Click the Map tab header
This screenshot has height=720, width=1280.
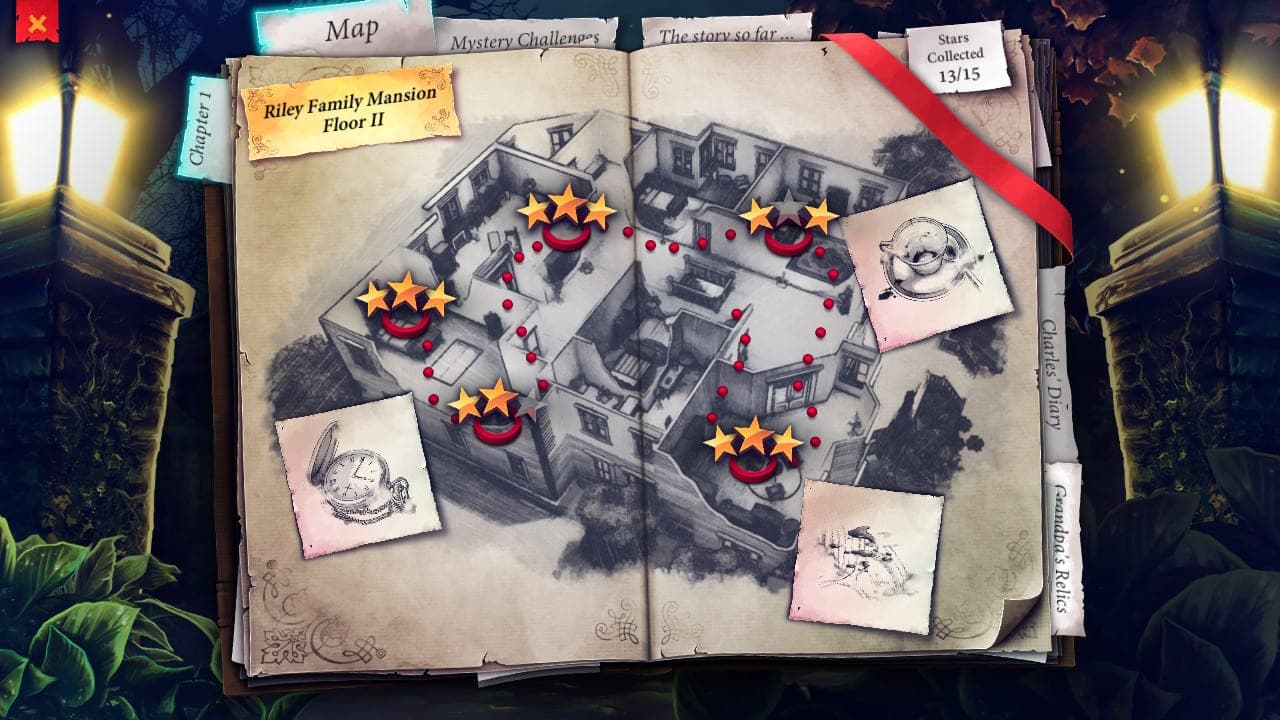point(352,30)
